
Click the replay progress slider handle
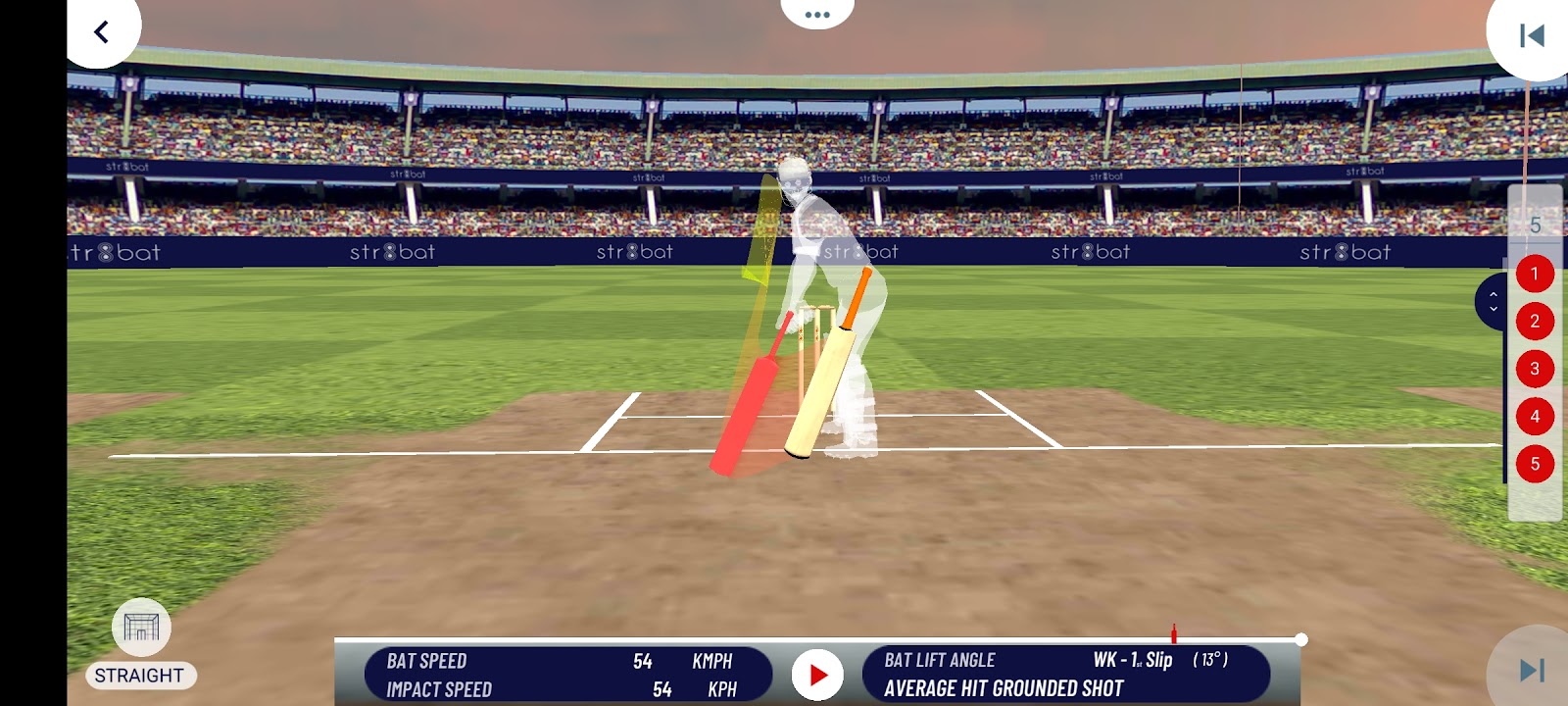pos(1300,639)
